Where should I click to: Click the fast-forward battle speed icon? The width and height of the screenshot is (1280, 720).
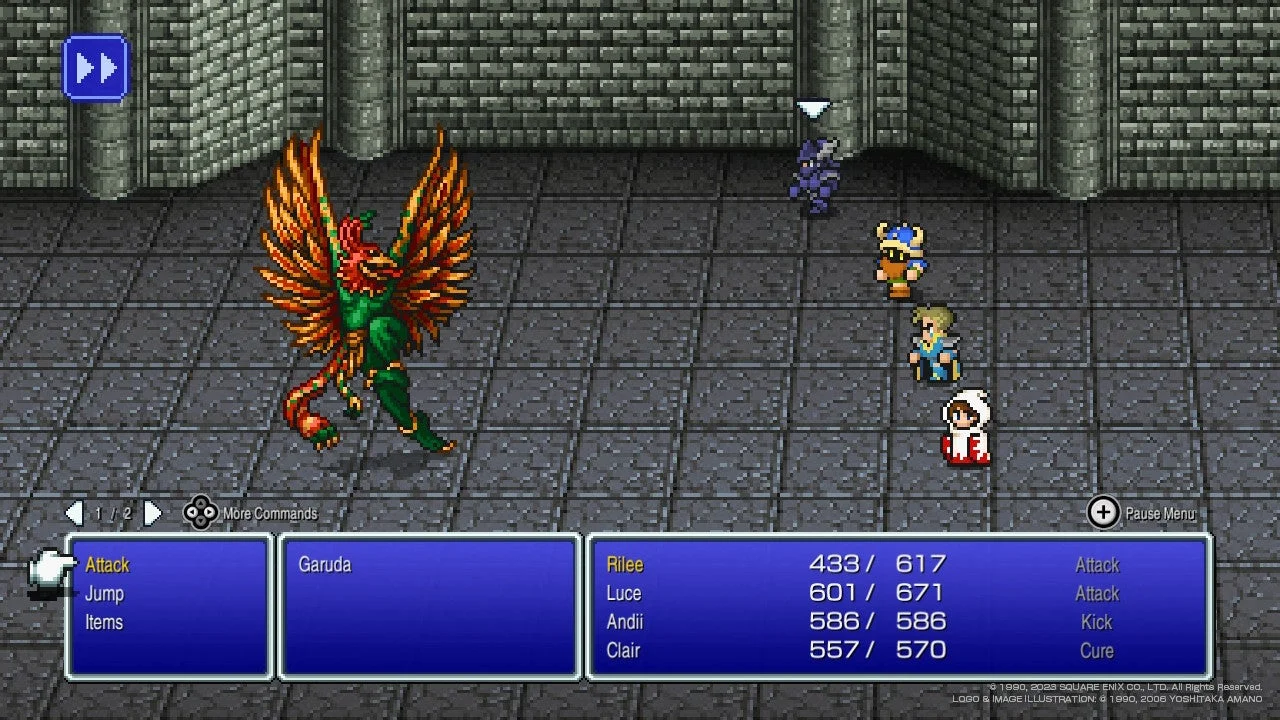(x=95, y=67)
